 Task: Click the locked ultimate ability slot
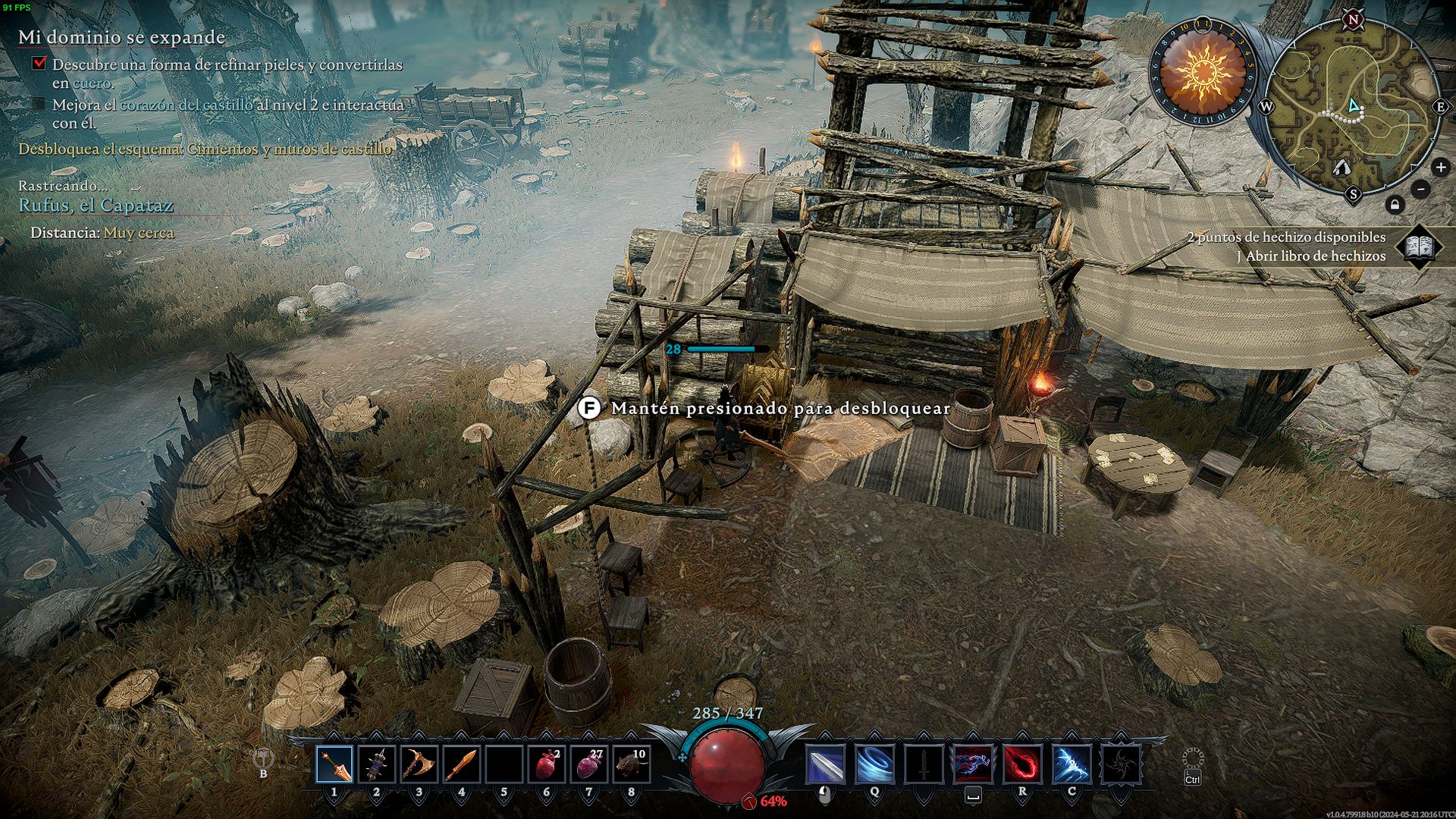click(x=1121, y=764)
